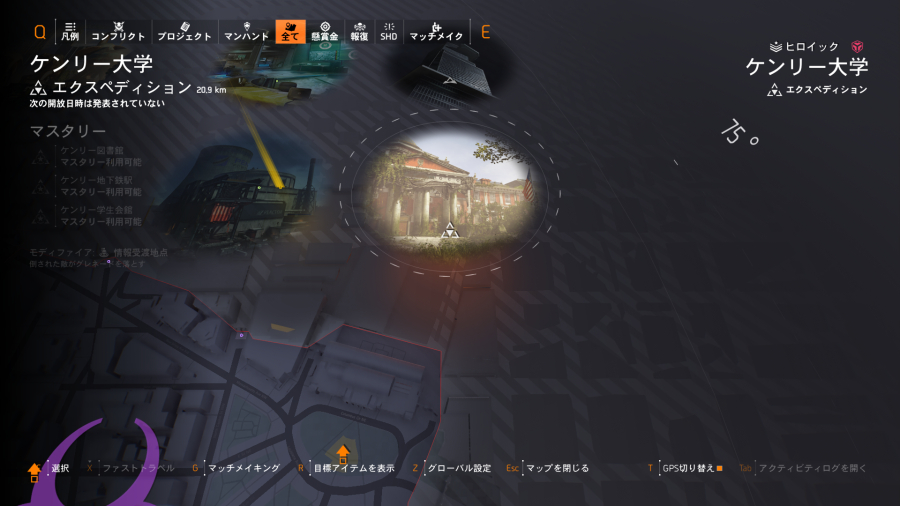Toggle GPS with GPS切り替え

689,468
